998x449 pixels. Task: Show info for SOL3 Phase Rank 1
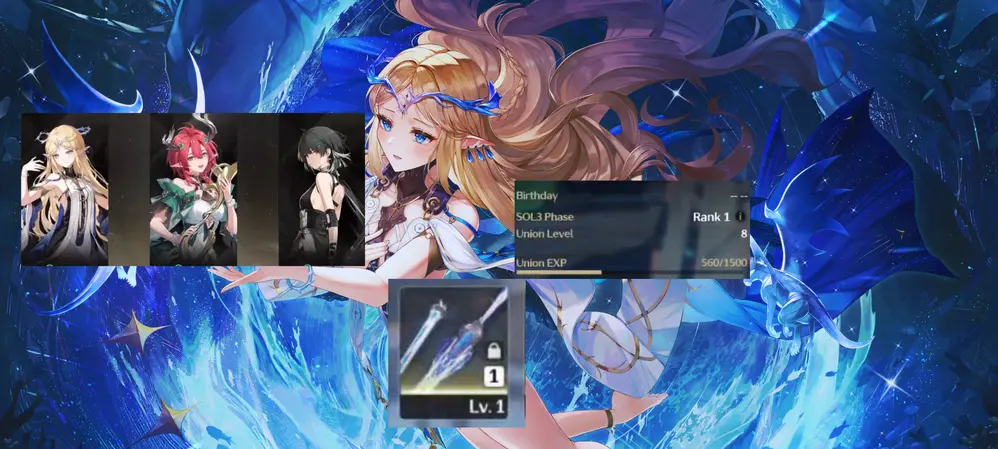(x=739, y=216)
